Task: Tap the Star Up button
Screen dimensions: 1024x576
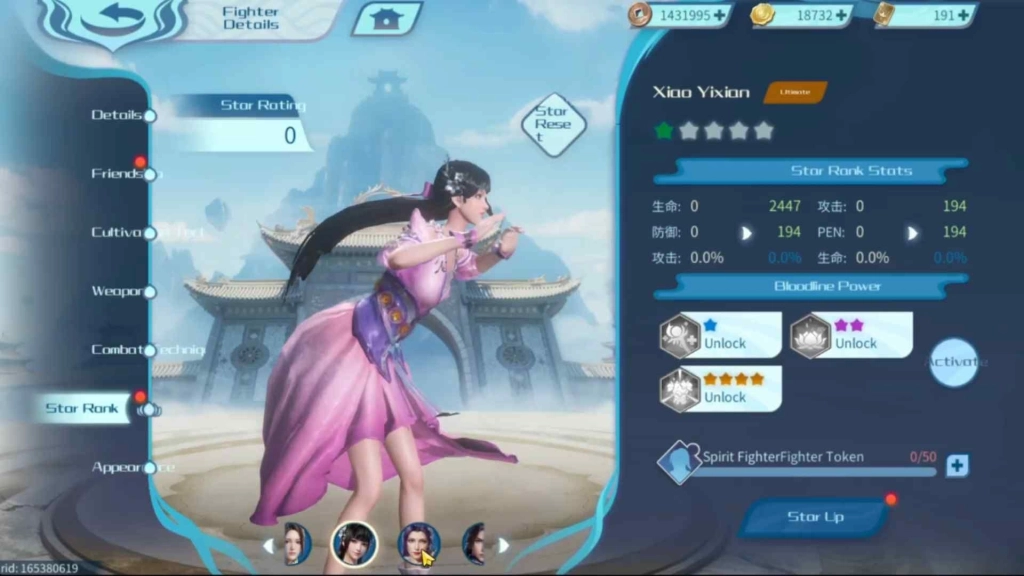Action: [815, 517]
